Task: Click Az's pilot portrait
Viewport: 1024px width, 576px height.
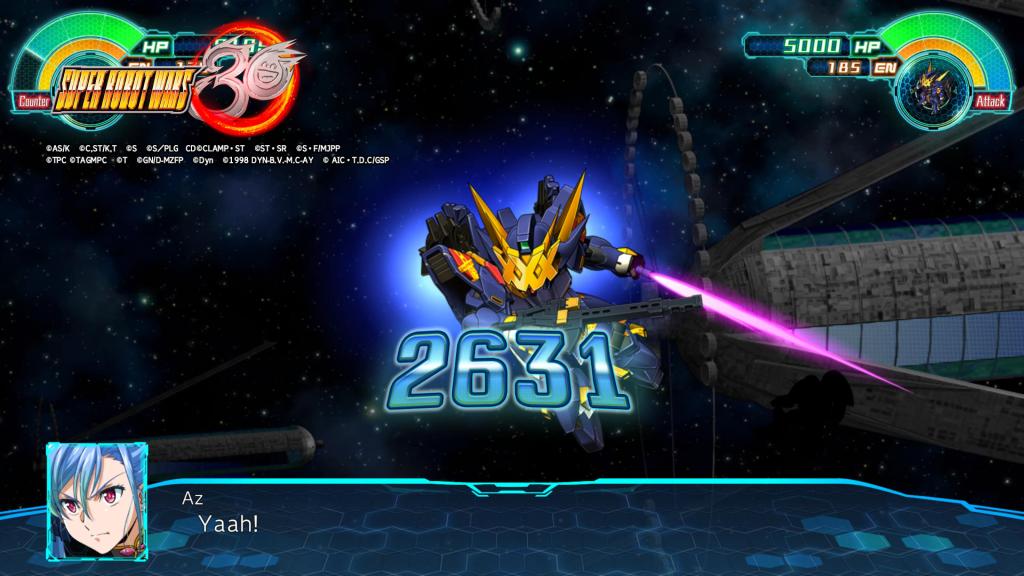Action: 97,492
